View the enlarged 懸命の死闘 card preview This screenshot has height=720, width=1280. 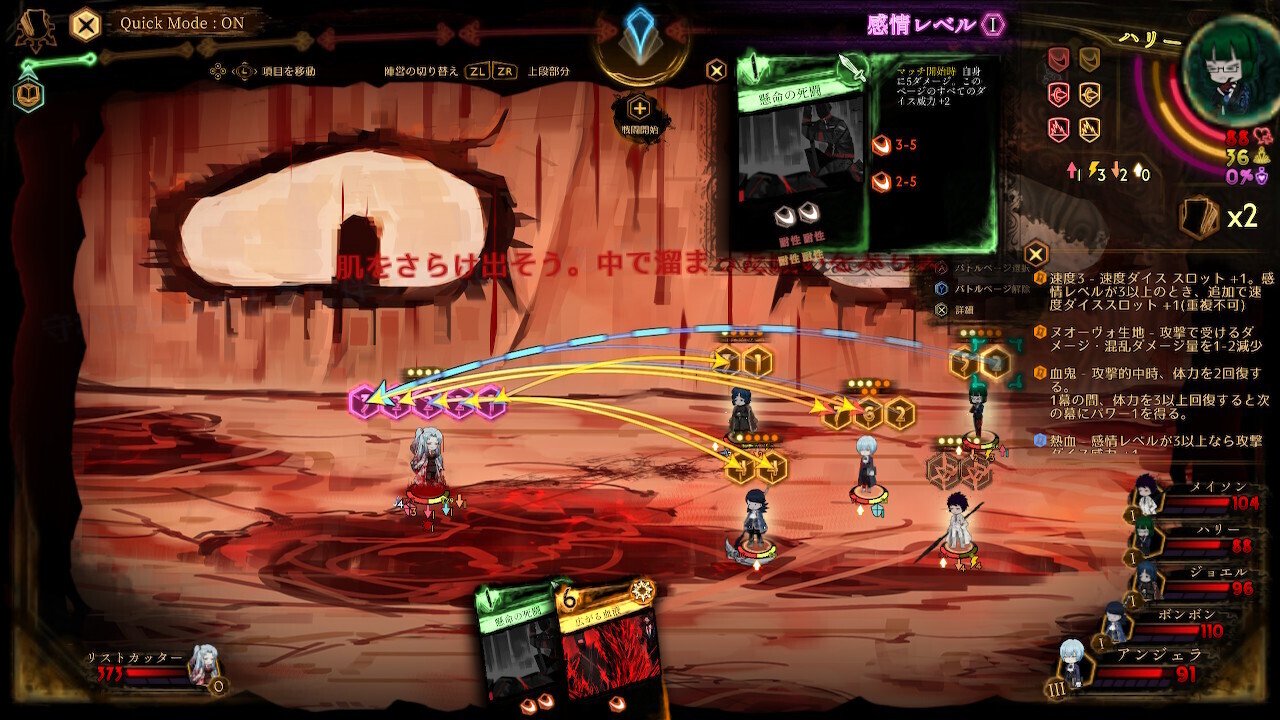point(801,150)
